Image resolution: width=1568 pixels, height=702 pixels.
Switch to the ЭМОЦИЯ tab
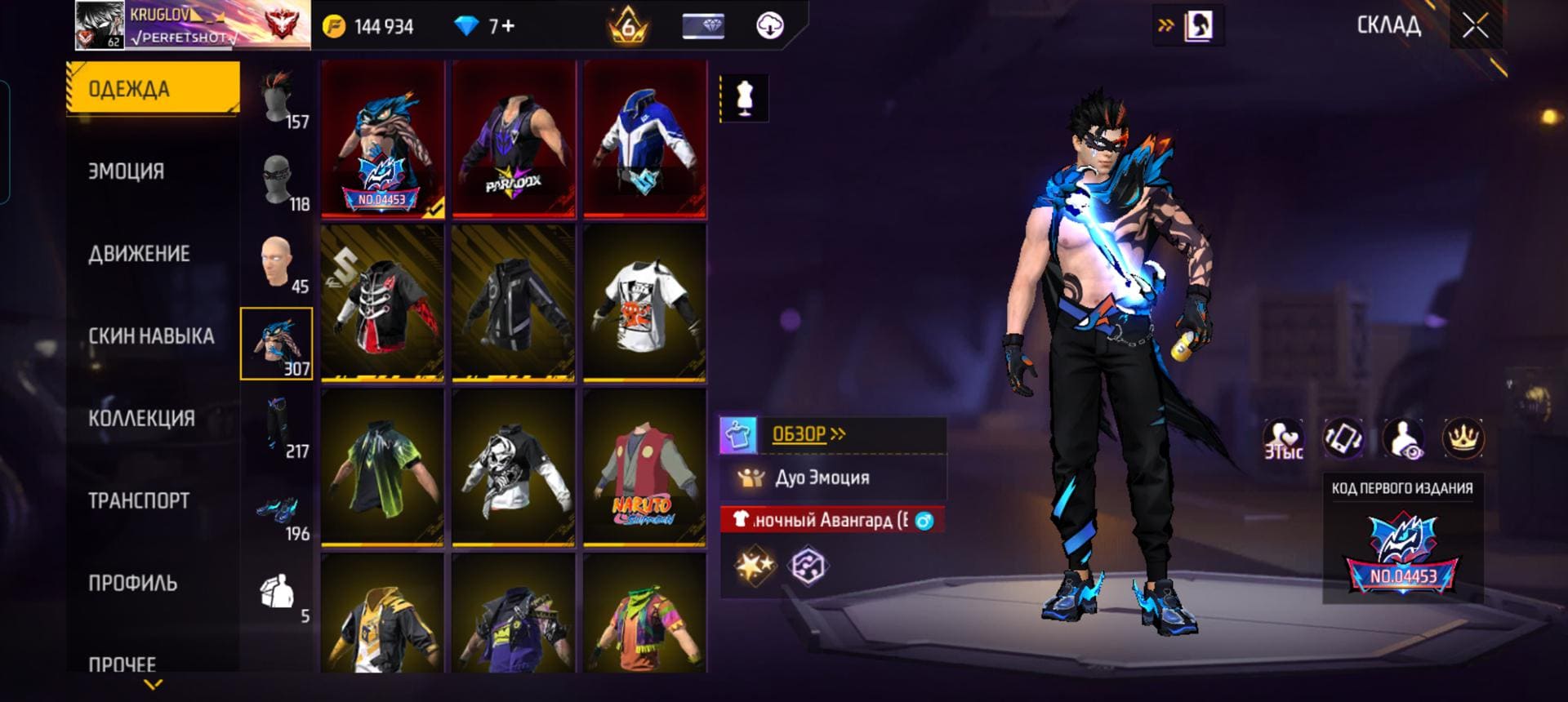pos(127,171)
